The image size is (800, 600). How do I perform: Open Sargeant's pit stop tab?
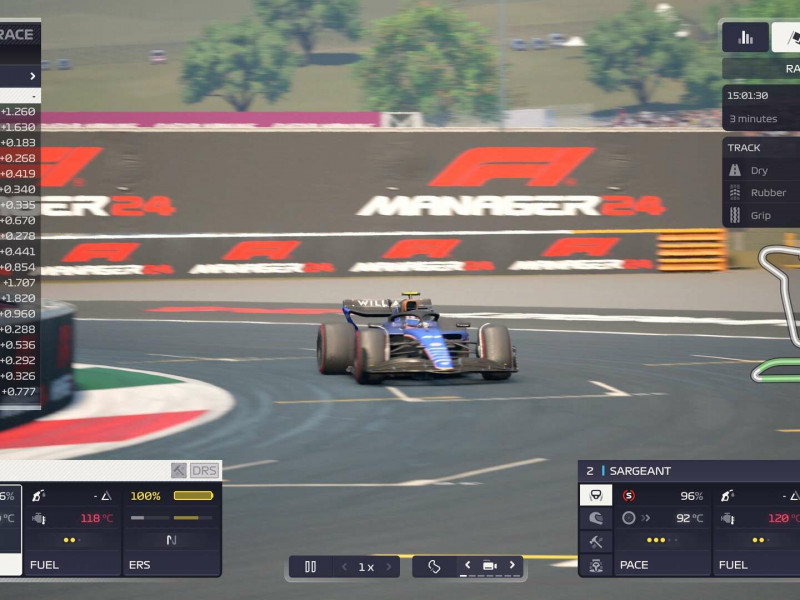[x=596, y=565]
